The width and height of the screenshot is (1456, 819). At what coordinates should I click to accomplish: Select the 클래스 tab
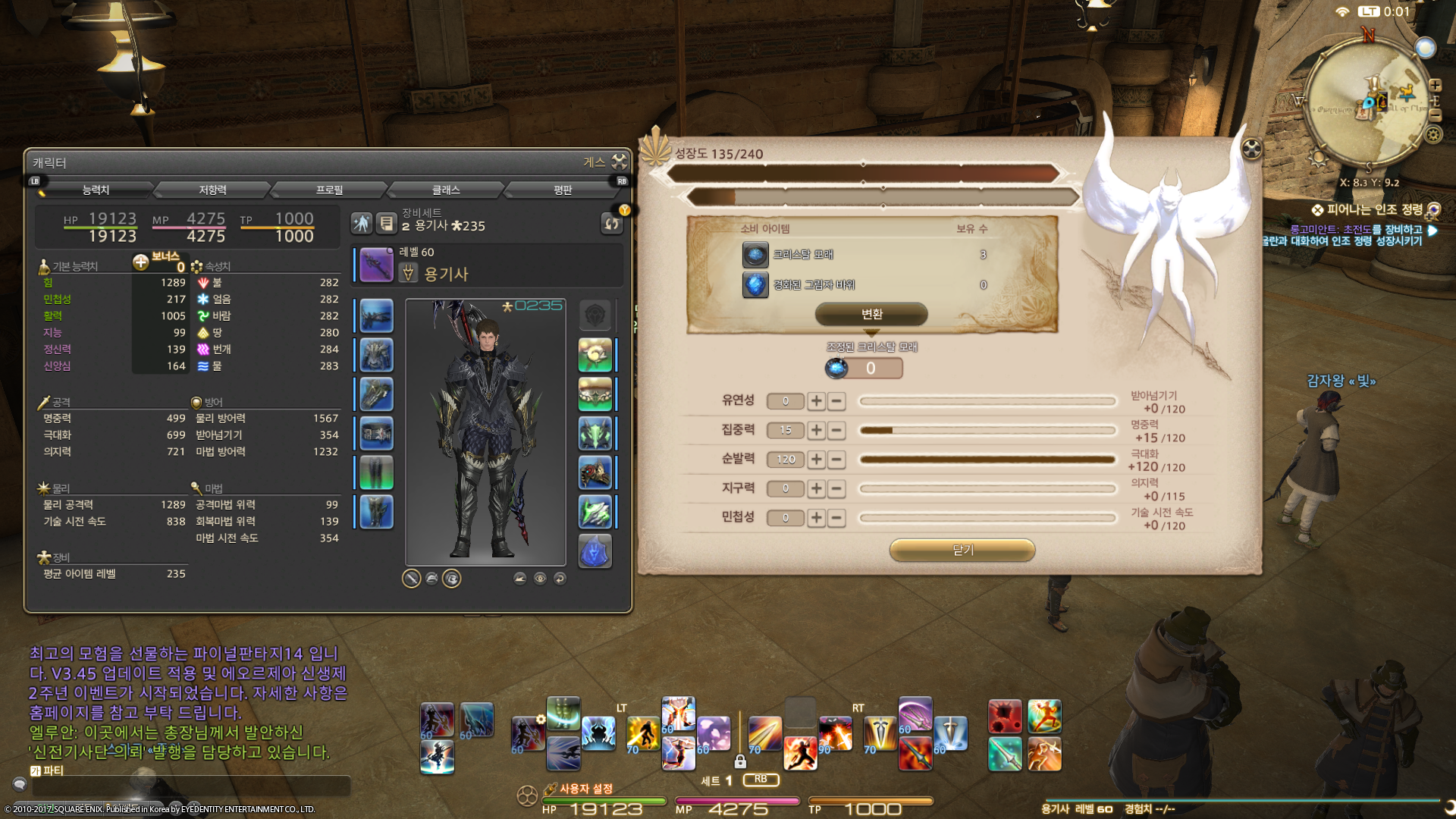[x=446, y=190]
